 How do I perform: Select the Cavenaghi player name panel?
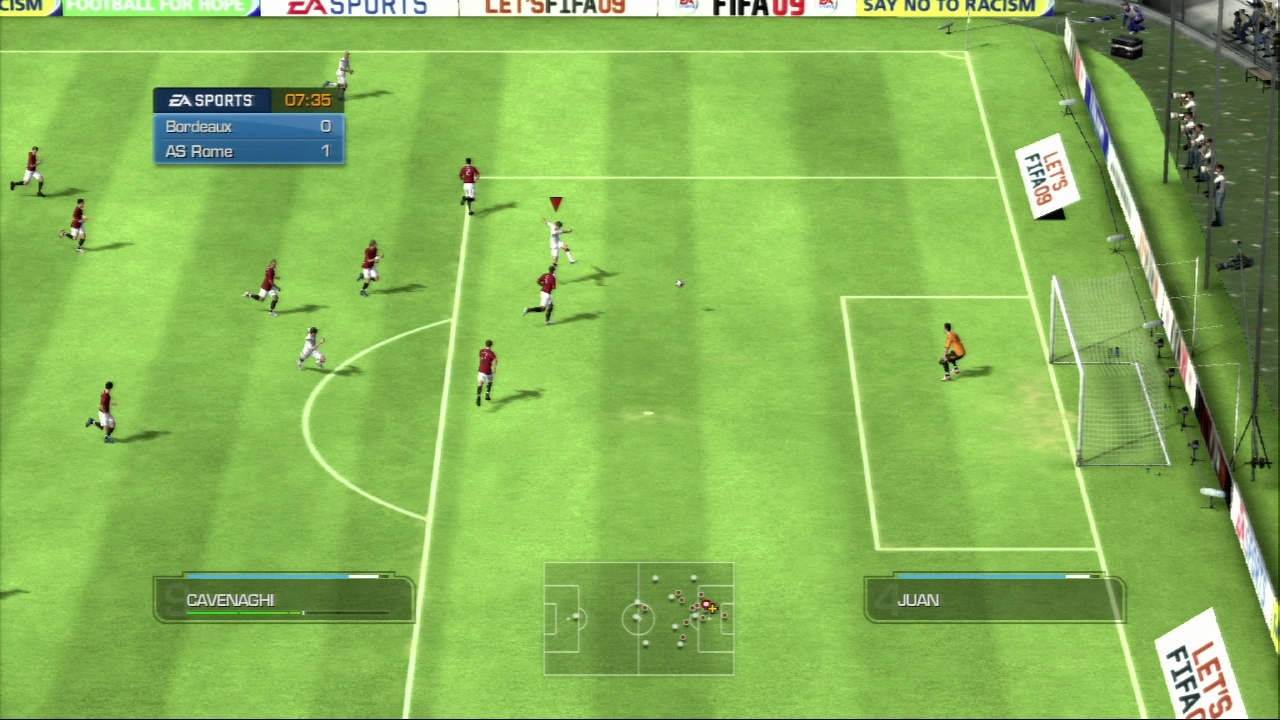[x=284, y=600]
